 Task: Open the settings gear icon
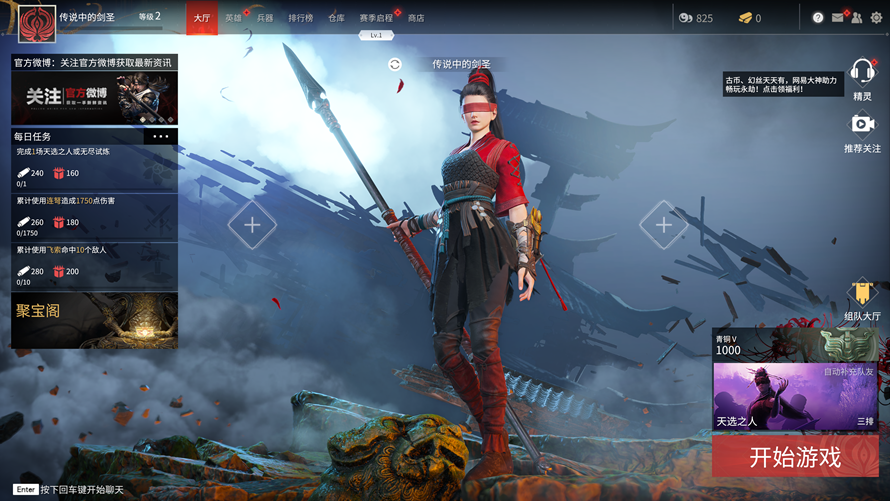pos(876,18)
